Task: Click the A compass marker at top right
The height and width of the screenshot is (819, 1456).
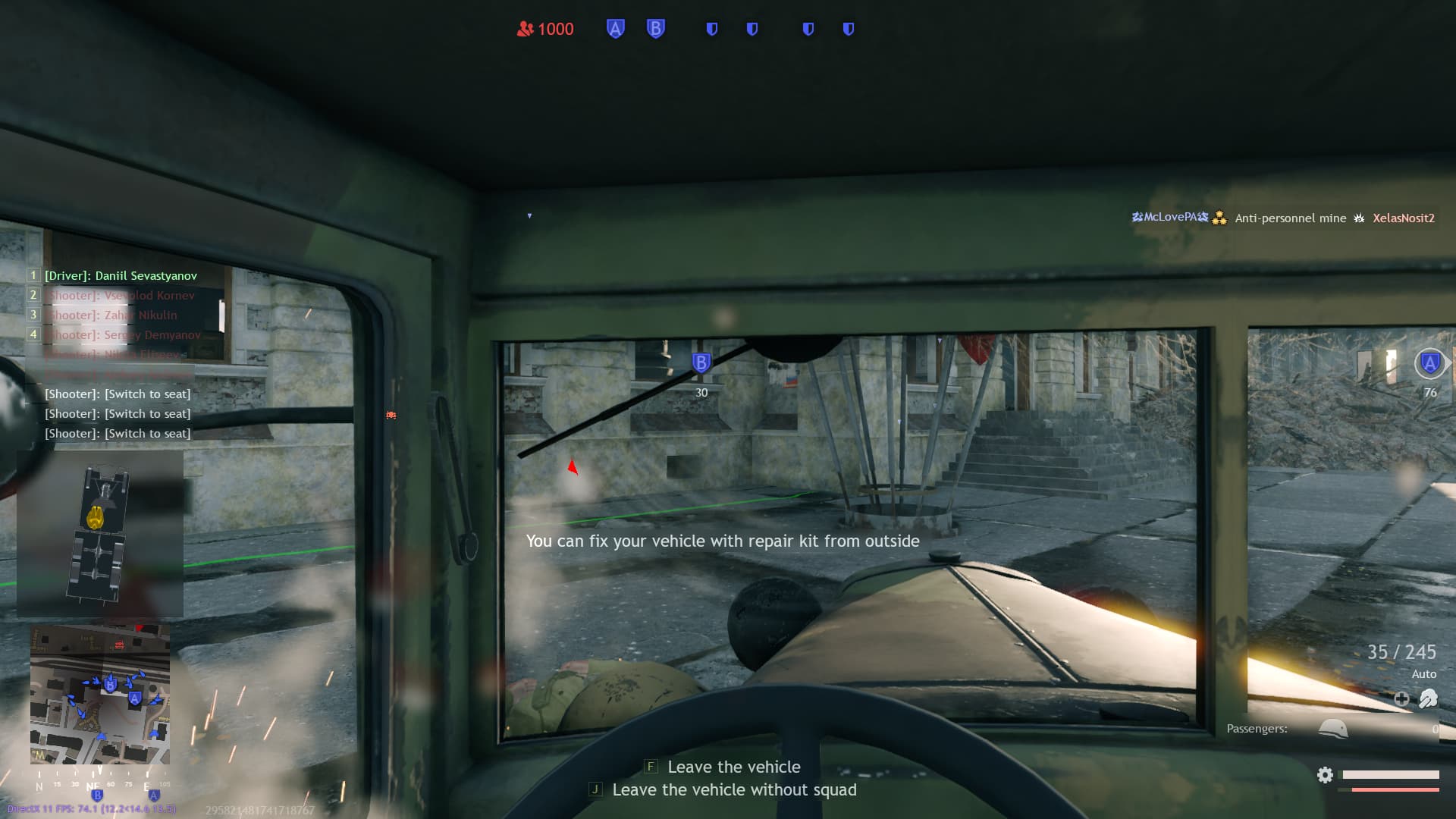Action: pyautogui.click(x=1429, y=364)
